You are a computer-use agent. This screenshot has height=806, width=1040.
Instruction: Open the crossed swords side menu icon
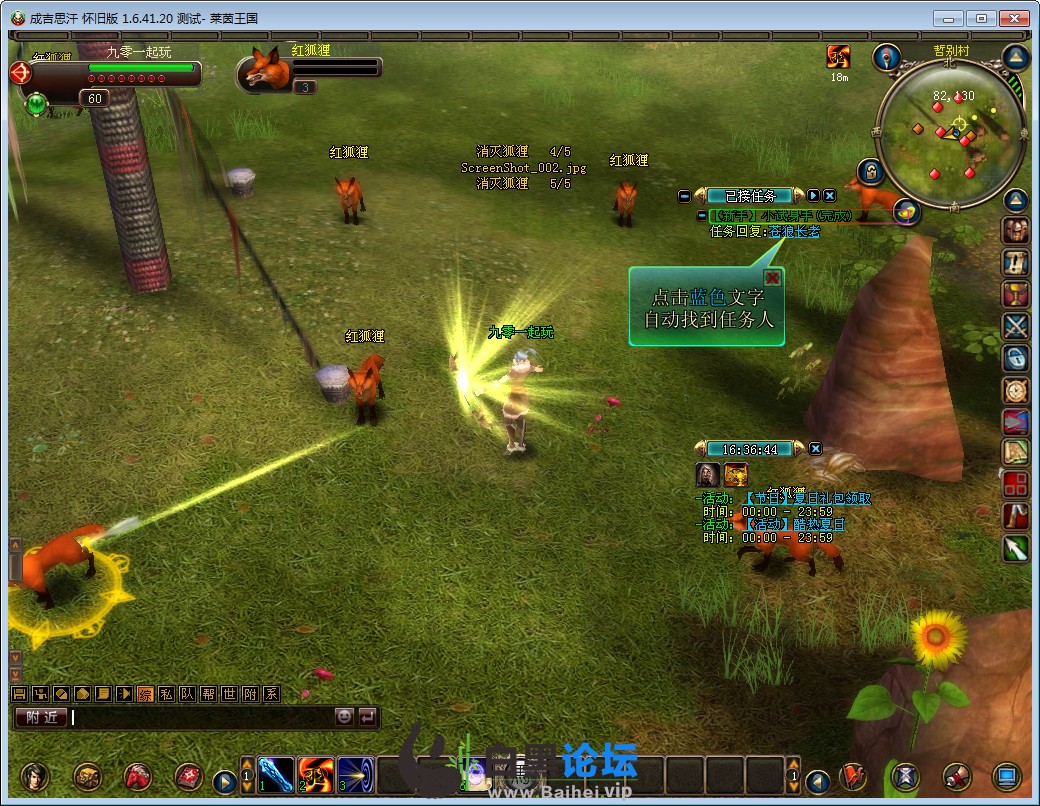pos(1016,325)
